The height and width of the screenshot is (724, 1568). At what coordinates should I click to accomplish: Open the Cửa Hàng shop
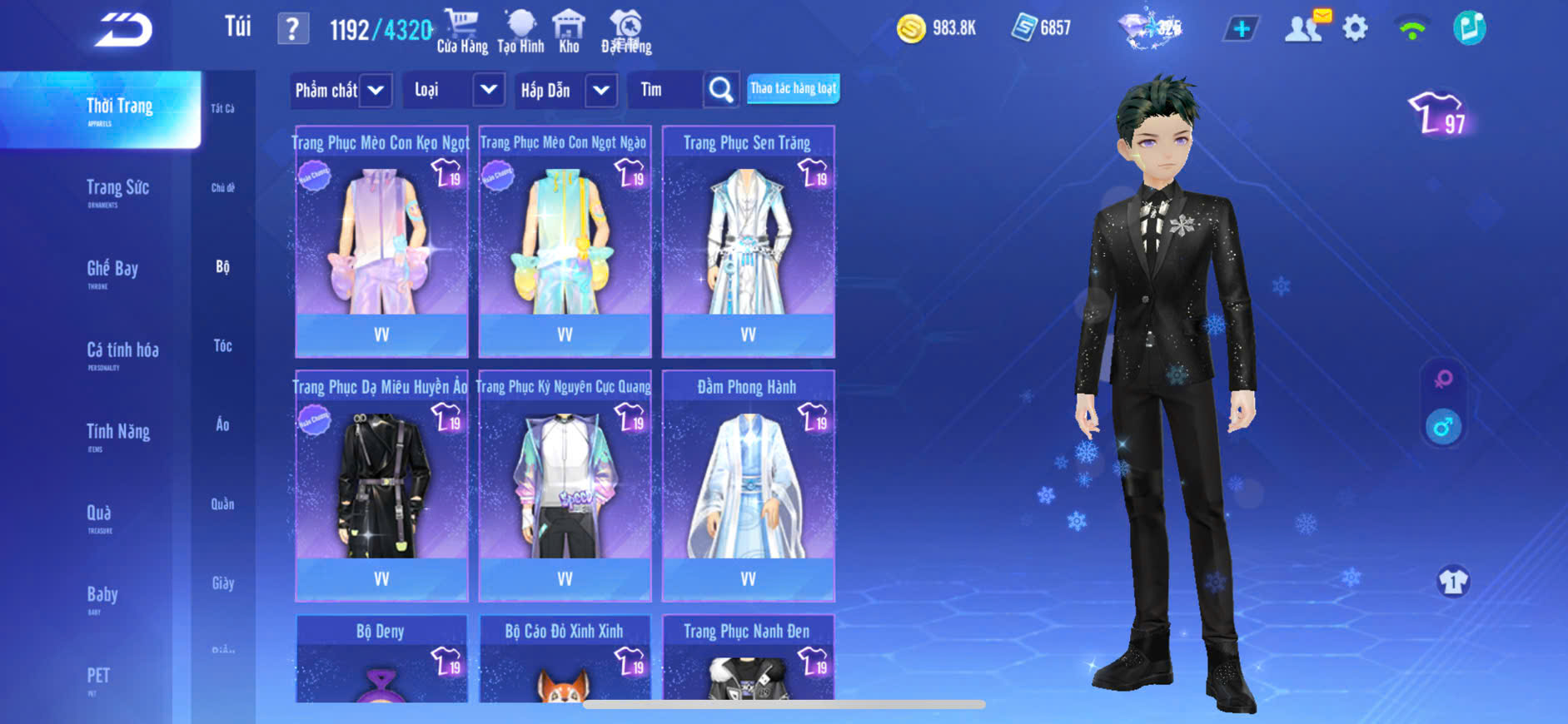point(462,32)
